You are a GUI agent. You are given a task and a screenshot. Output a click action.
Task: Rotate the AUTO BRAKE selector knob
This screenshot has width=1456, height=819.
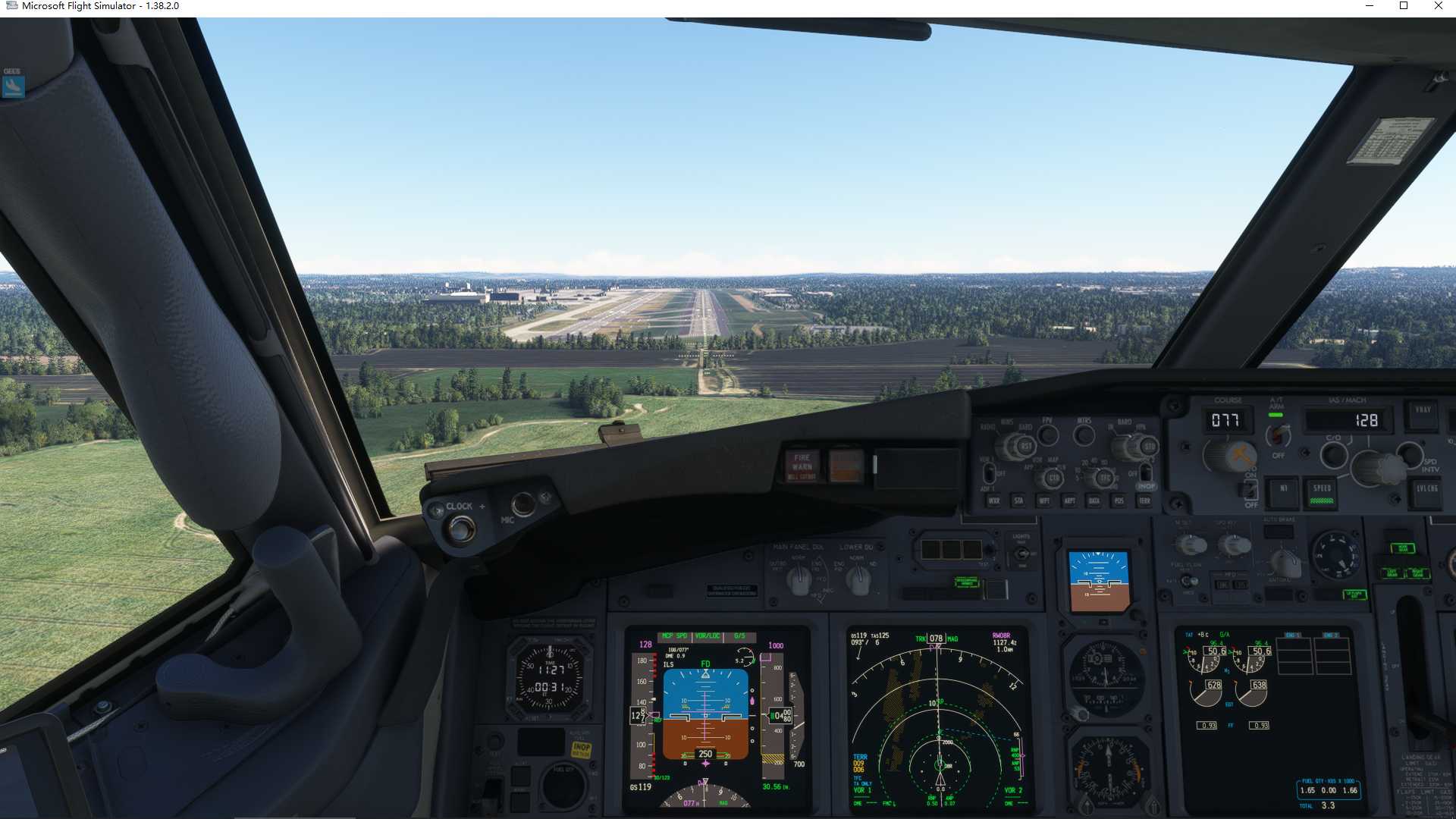(1335, 555)
